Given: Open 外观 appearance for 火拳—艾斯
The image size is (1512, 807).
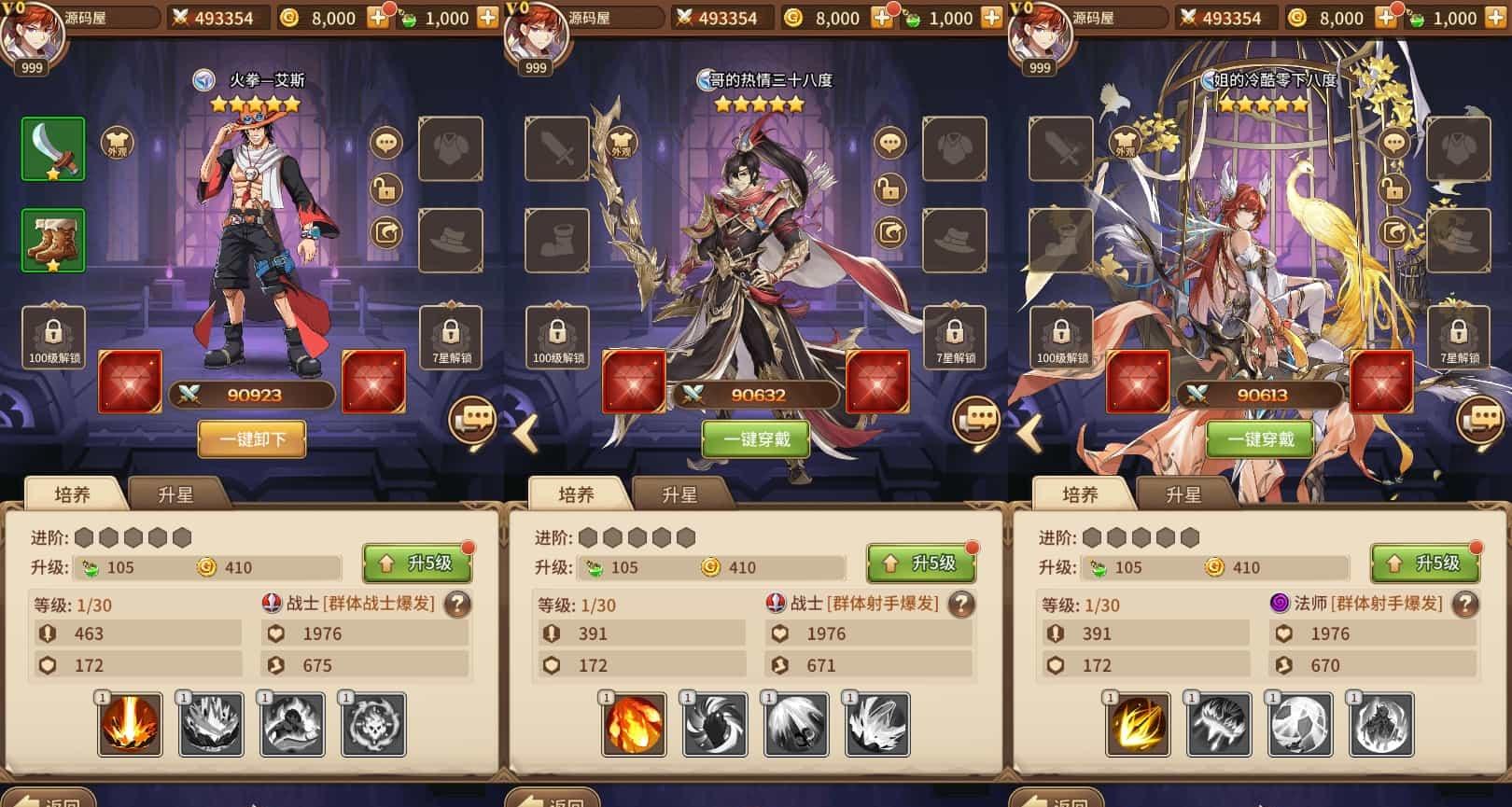Looking at the screenshot, I should point(118,144).
